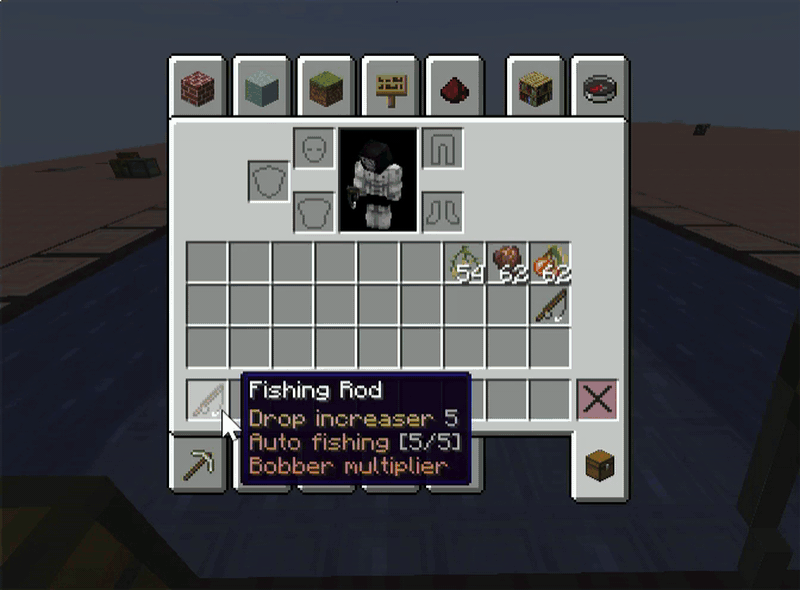Grab the orange item stack of 62
This screenshot has width=800, height=590.
click(550, 262)
